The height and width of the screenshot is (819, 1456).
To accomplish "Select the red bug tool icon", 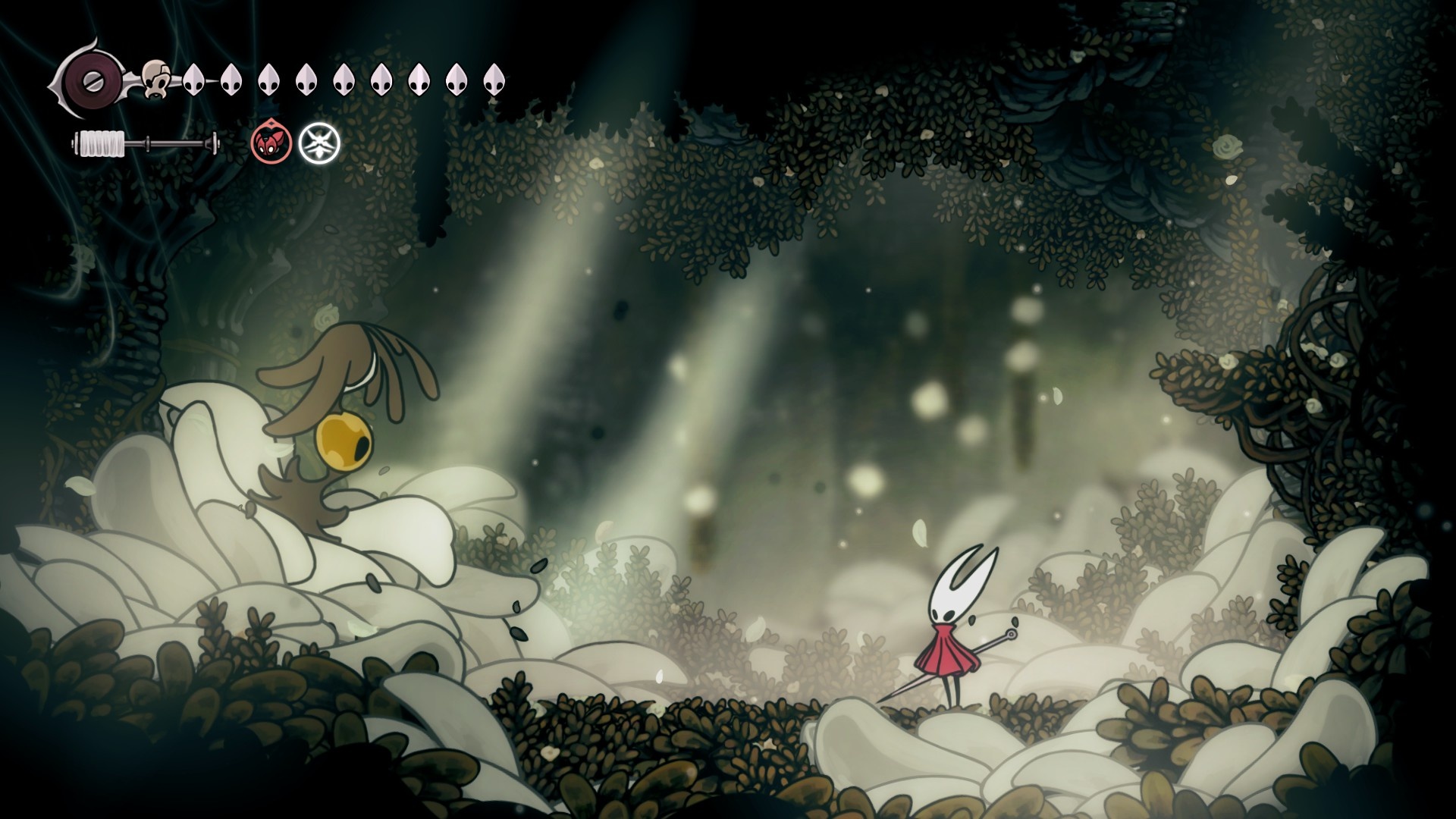I will (271, 143).
